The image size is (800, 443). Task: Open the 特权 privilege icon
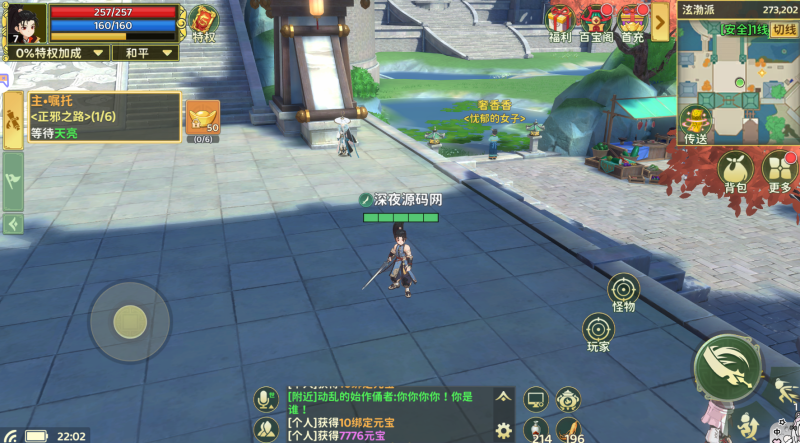204,22
